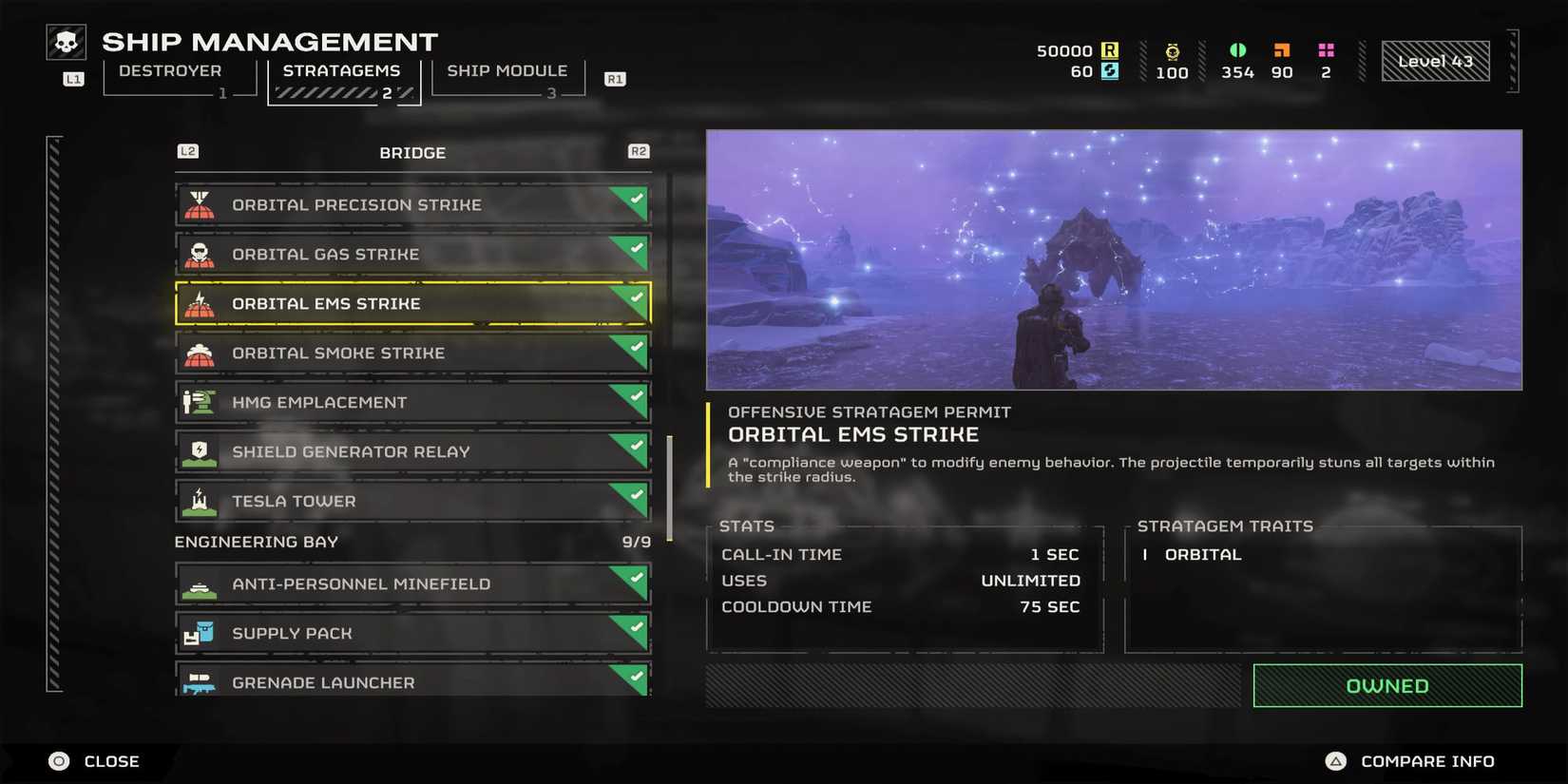1568x784 pixels.
Task: Switch to the Destroyer tab
Action: 171,70
